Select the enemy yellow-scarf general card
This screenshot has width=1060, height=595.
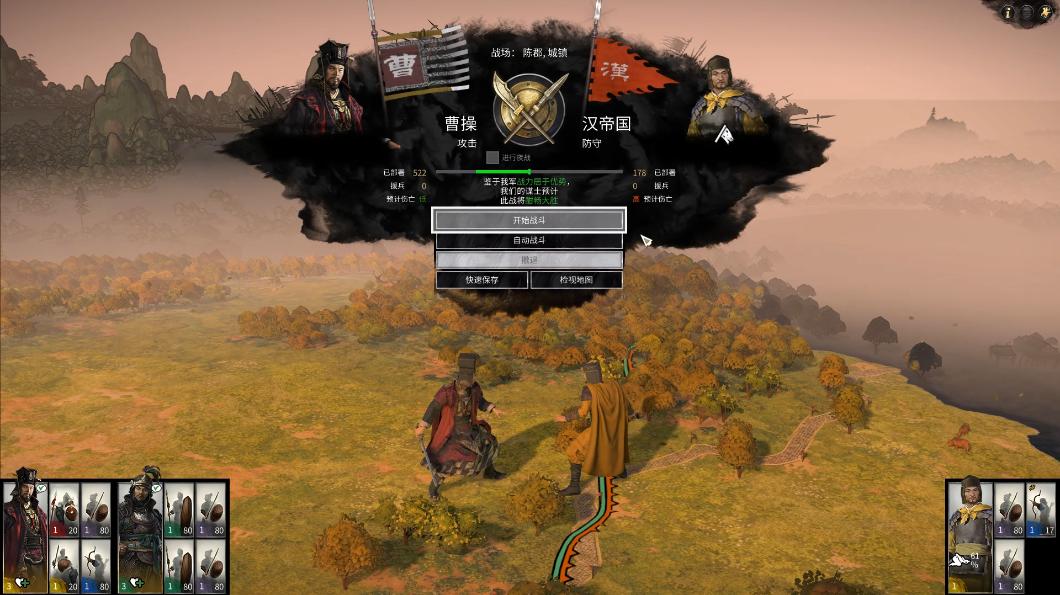tap(969, 535)
